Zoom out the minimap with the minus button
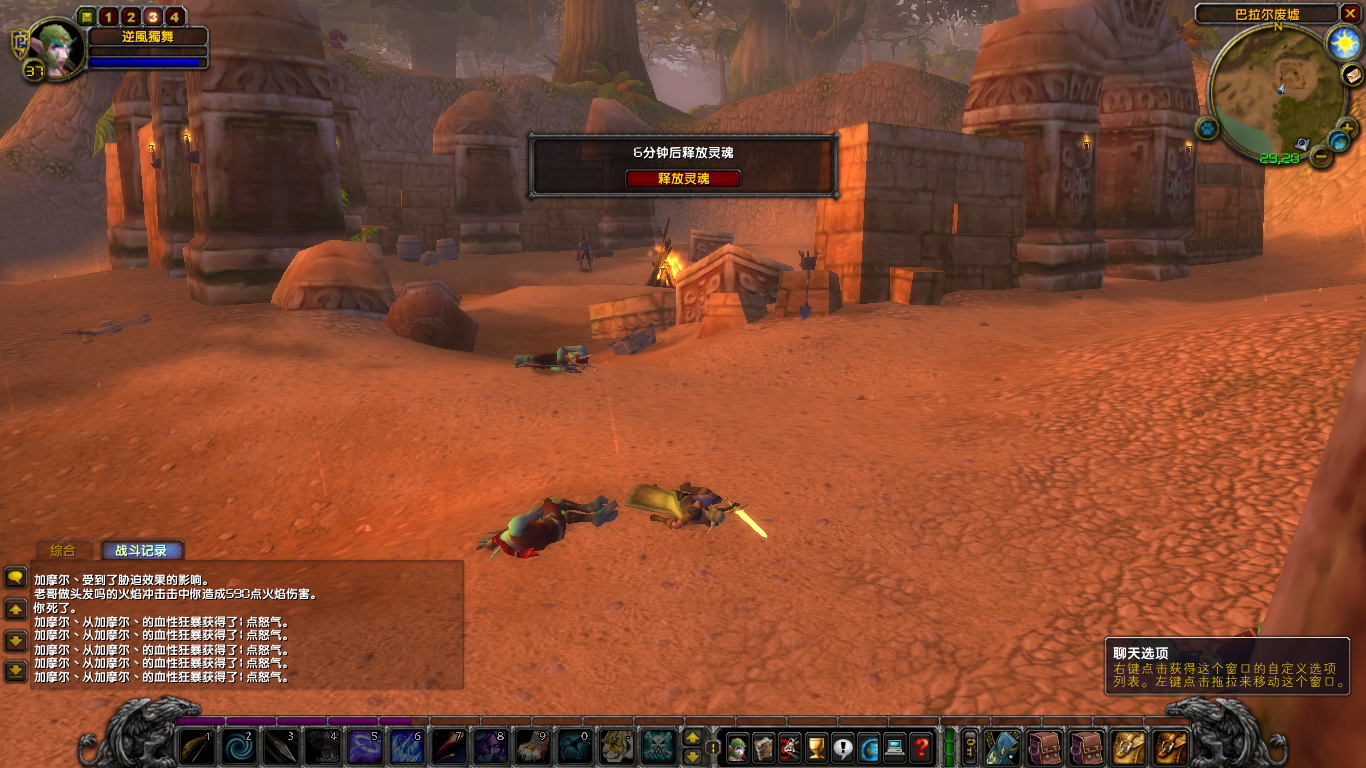This screenshot has height=768, width=1366. [1322, 157]
